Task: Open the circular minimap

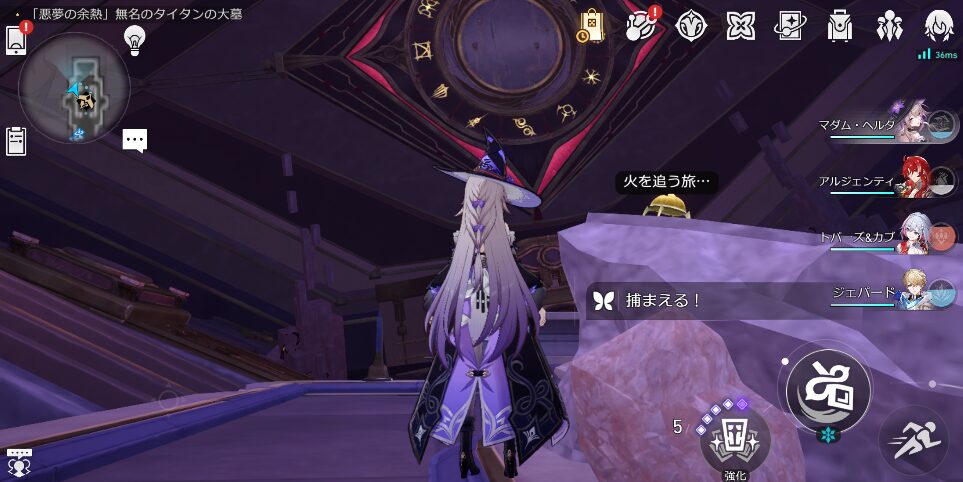Action: (74, 88)
